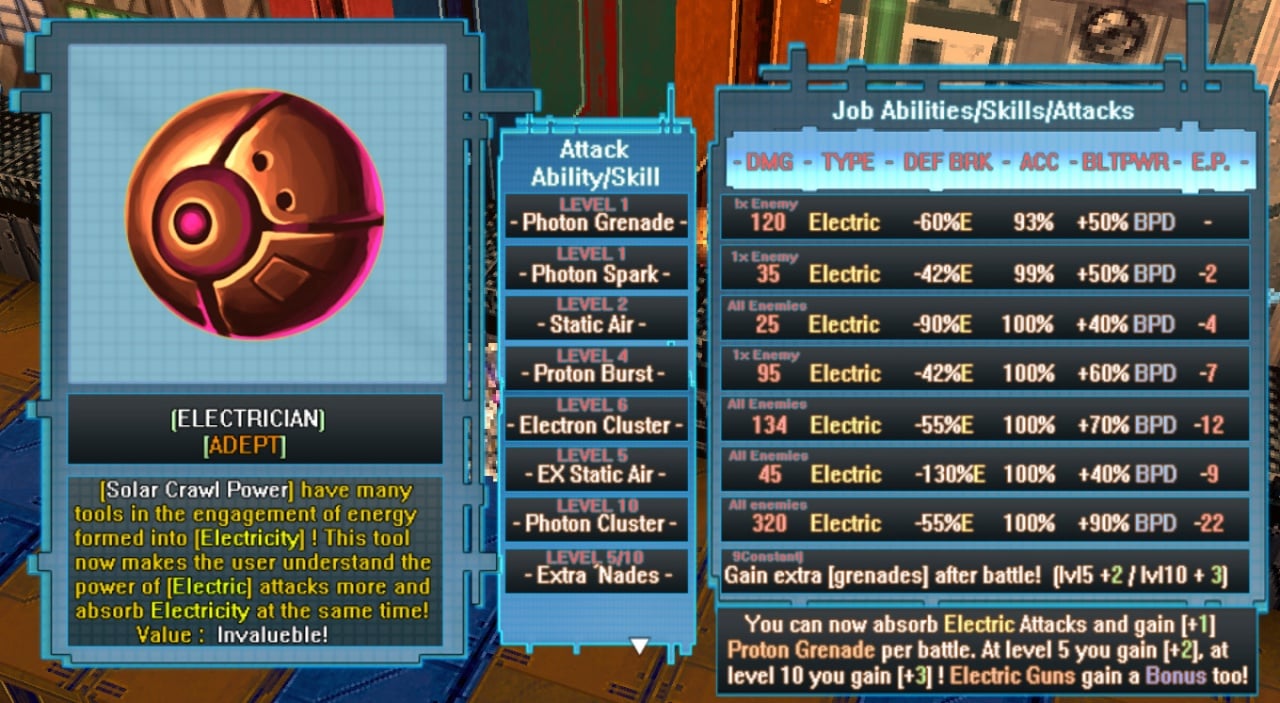Select the Extra 'Nades passive skill
The width and height of the screenshot is (1280, 703).
pyautogui.click(x=597, y=569)
